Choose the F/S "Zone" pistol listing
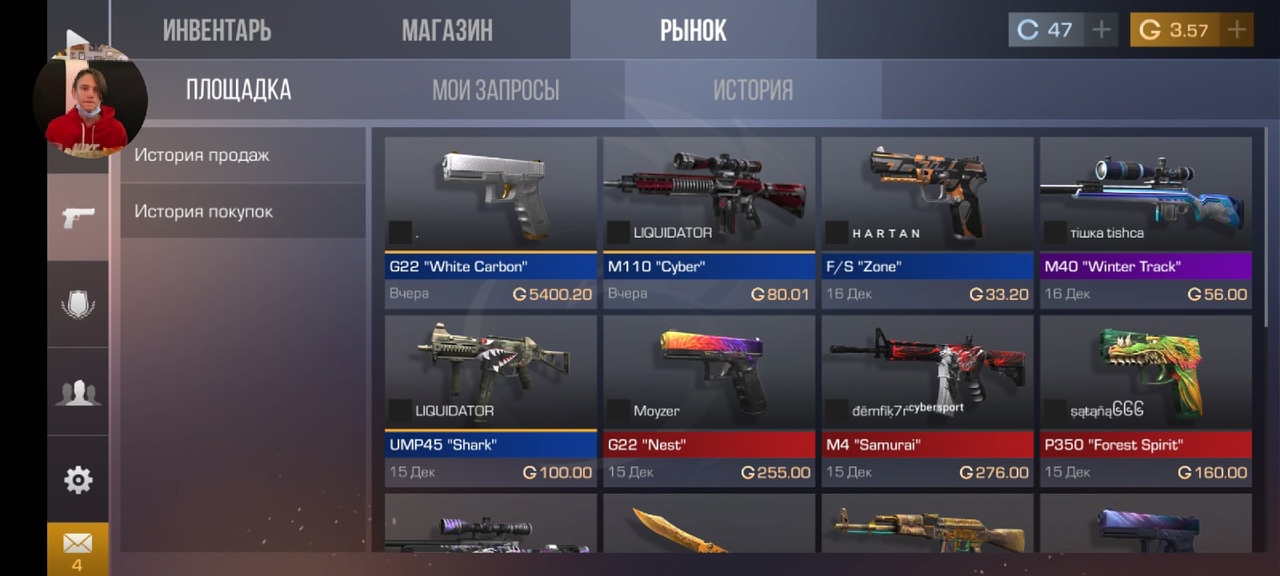Image resolution: width=1280 pixels, height=576 pixels. coord(927,222)
